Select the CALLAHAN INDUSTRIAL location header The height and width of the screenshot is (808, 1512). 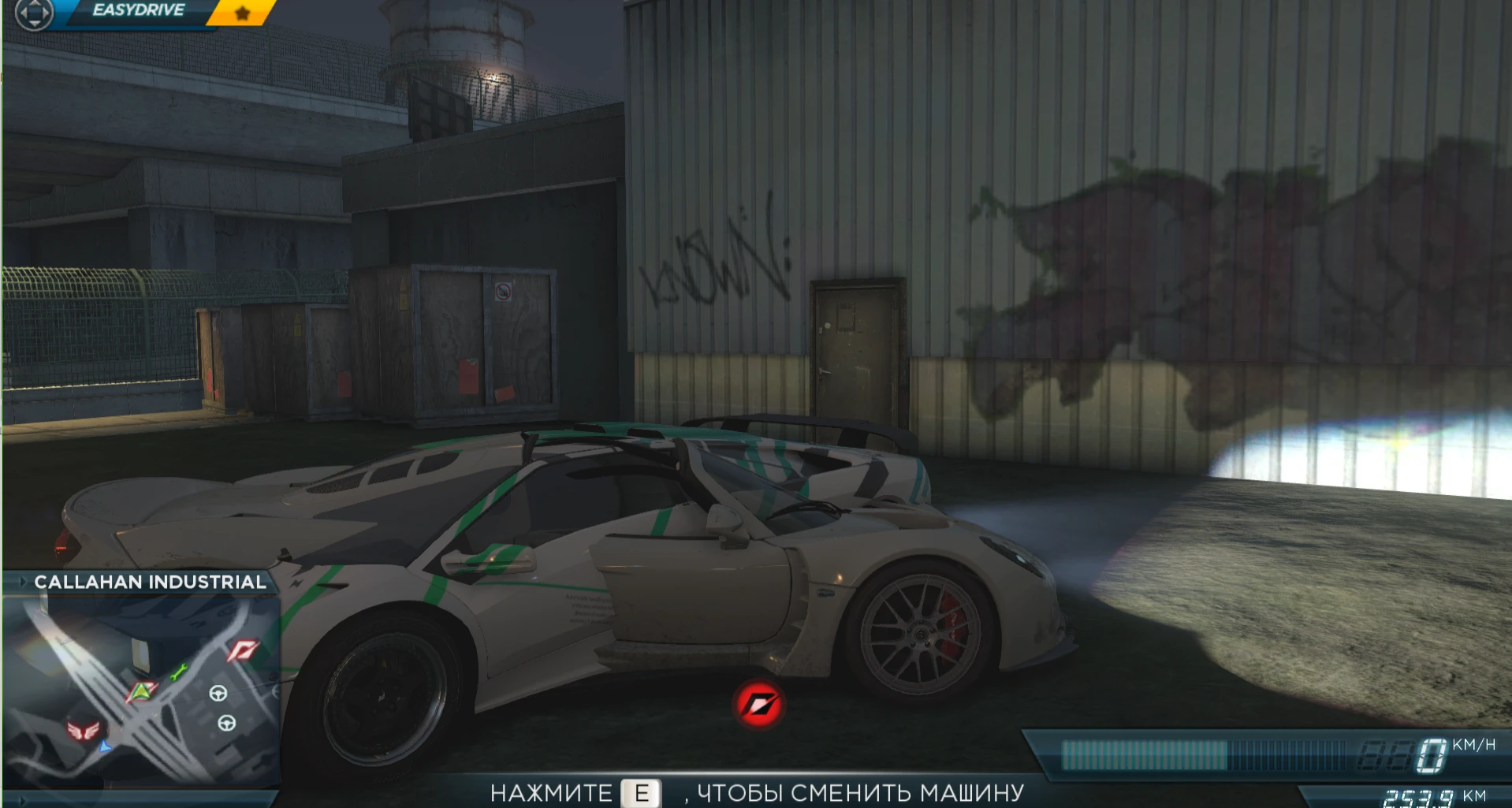[x=148, y=582]
